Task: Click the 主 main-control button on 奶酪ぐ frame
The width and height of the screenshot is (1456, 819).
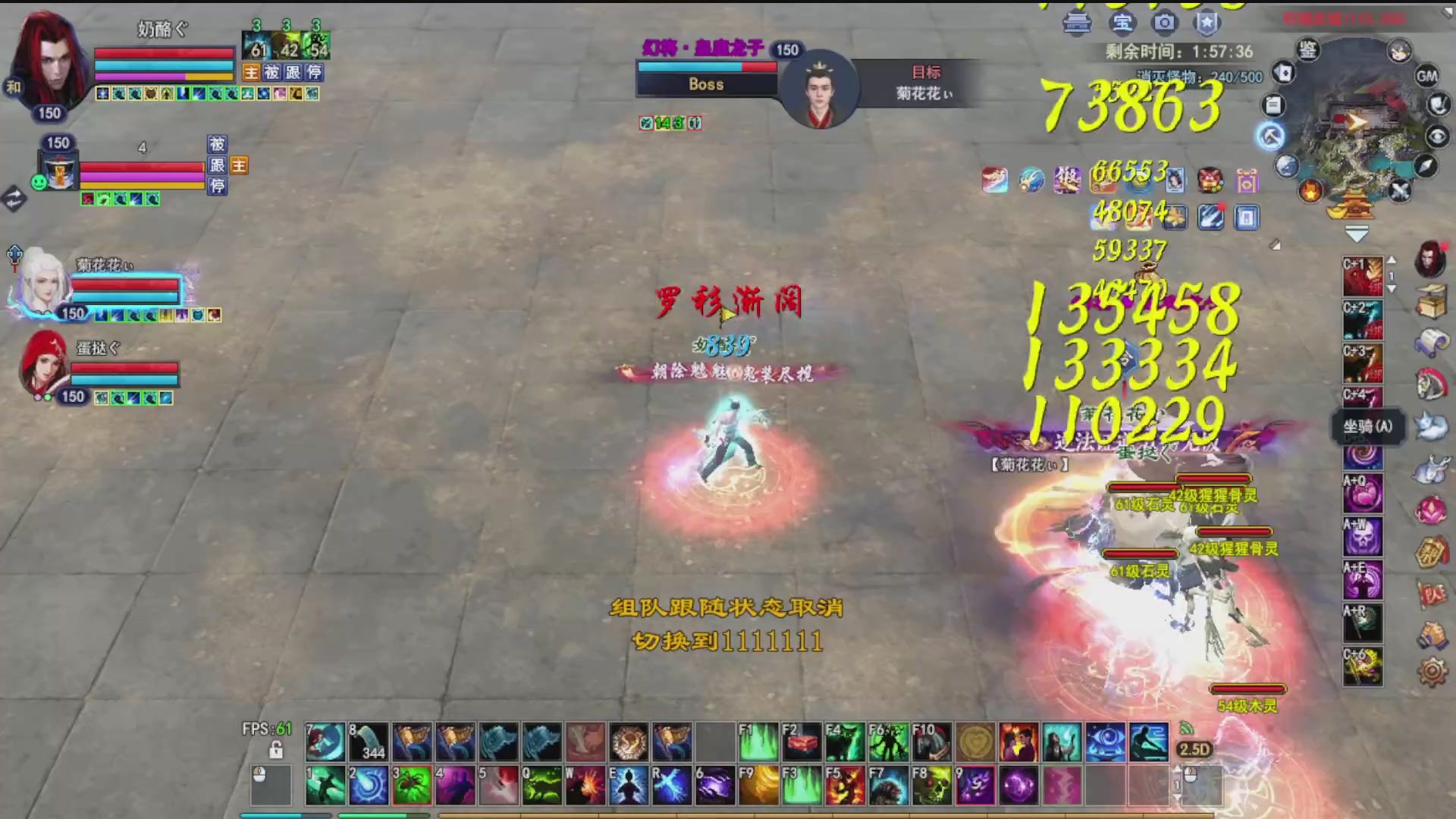Action: tap(250, 73)
